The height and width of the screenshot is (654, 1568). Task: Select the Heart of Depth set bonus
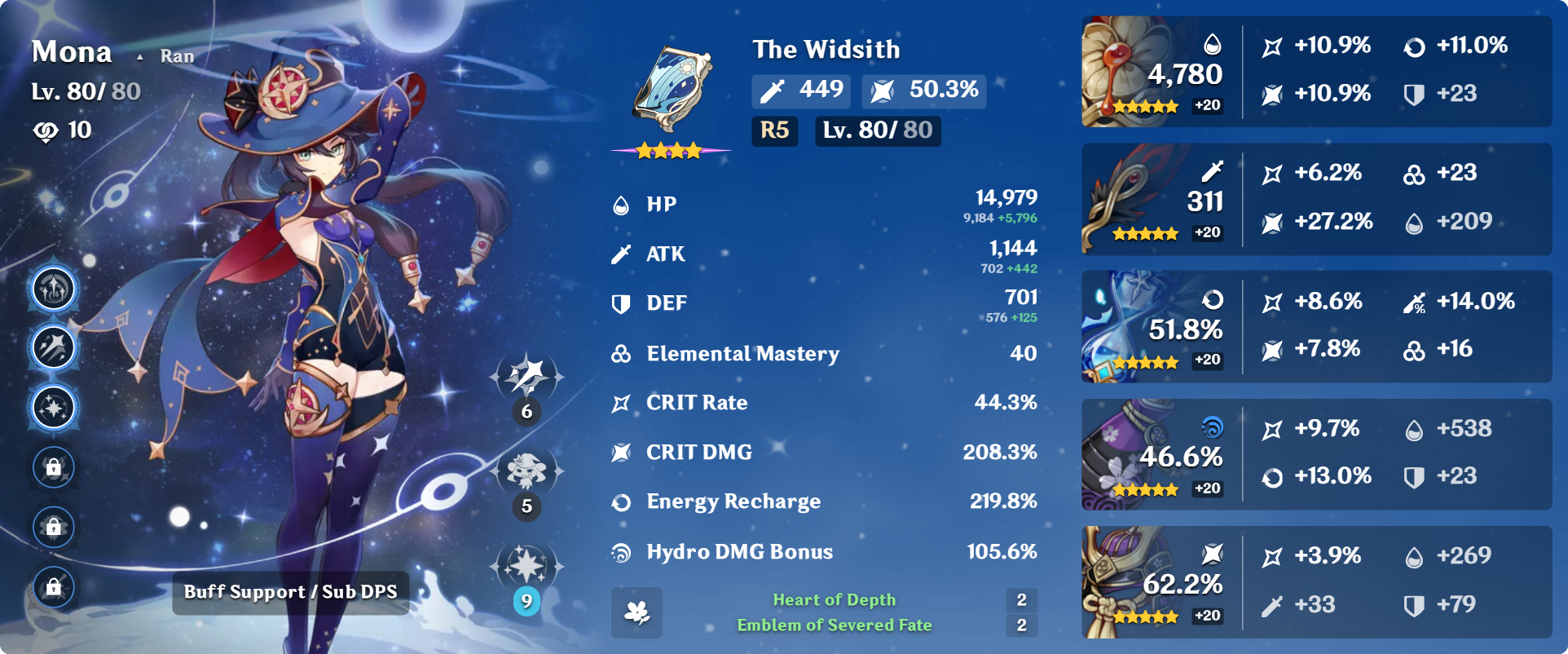pyautogui.click(x=834, y=600)
